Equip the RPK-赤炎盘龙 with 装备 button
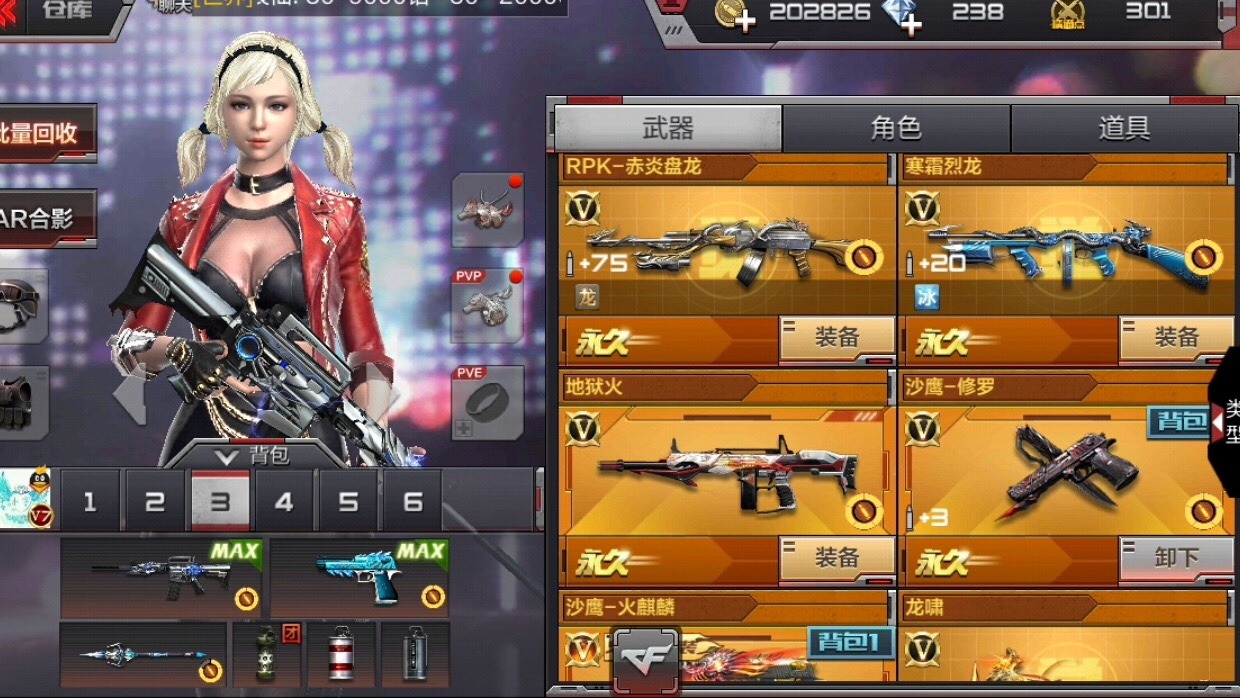Screen dimensions: 1240x698 [x=837, y=339]
